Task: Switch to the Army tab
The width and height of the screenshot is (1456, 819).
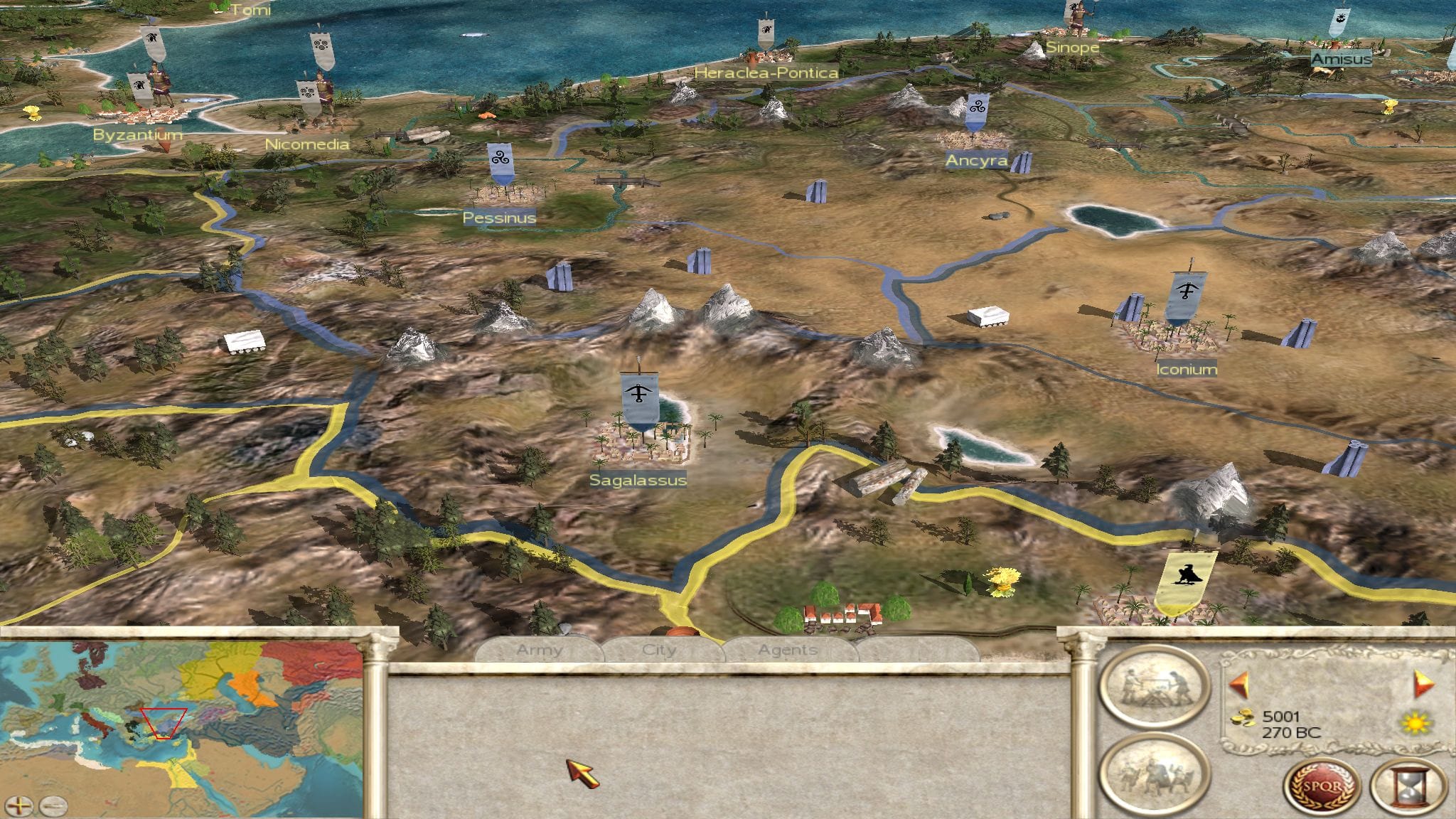Action: pos(540,650)
